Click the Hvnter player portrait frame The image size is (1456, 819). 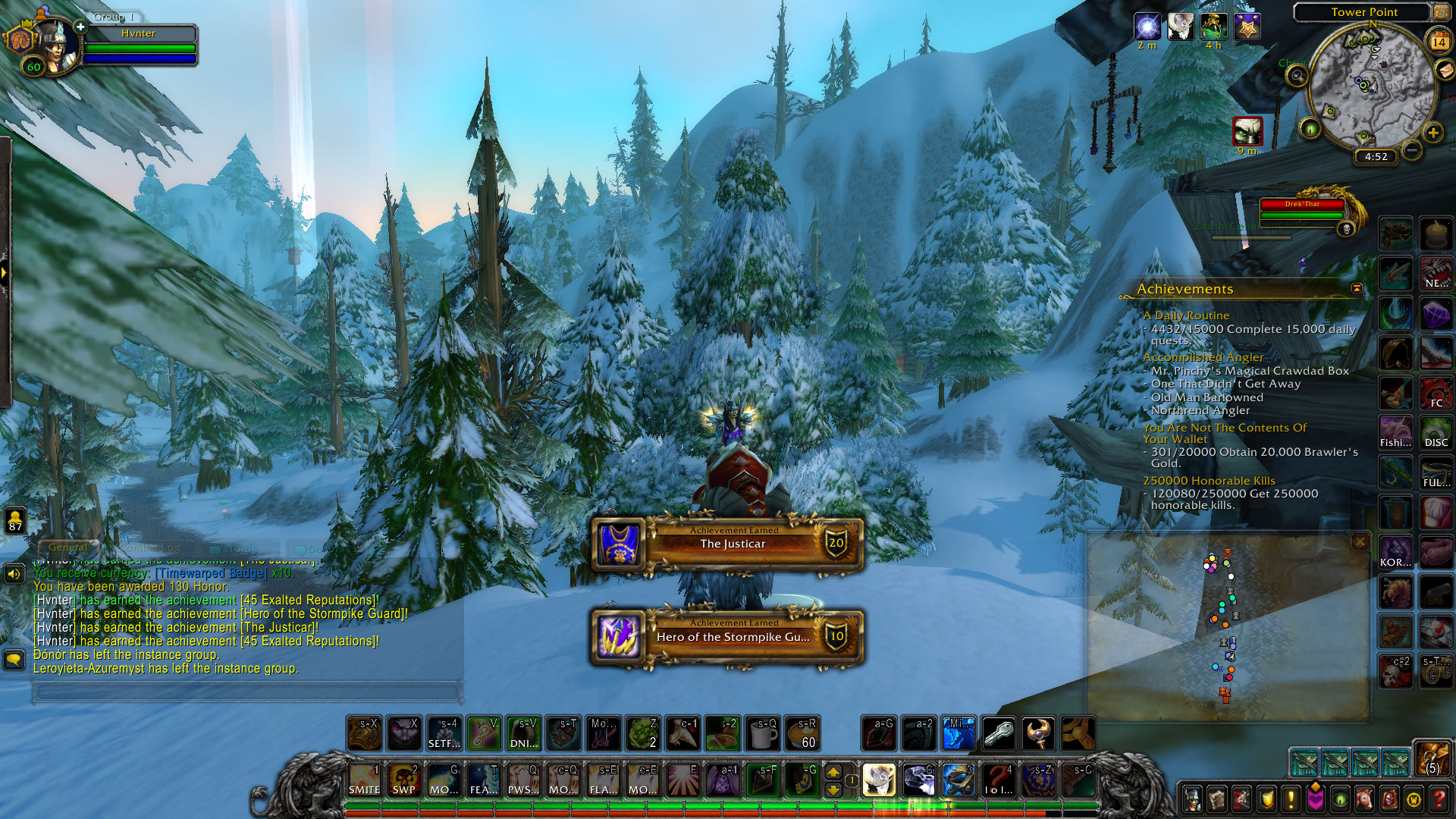[53, 47]
